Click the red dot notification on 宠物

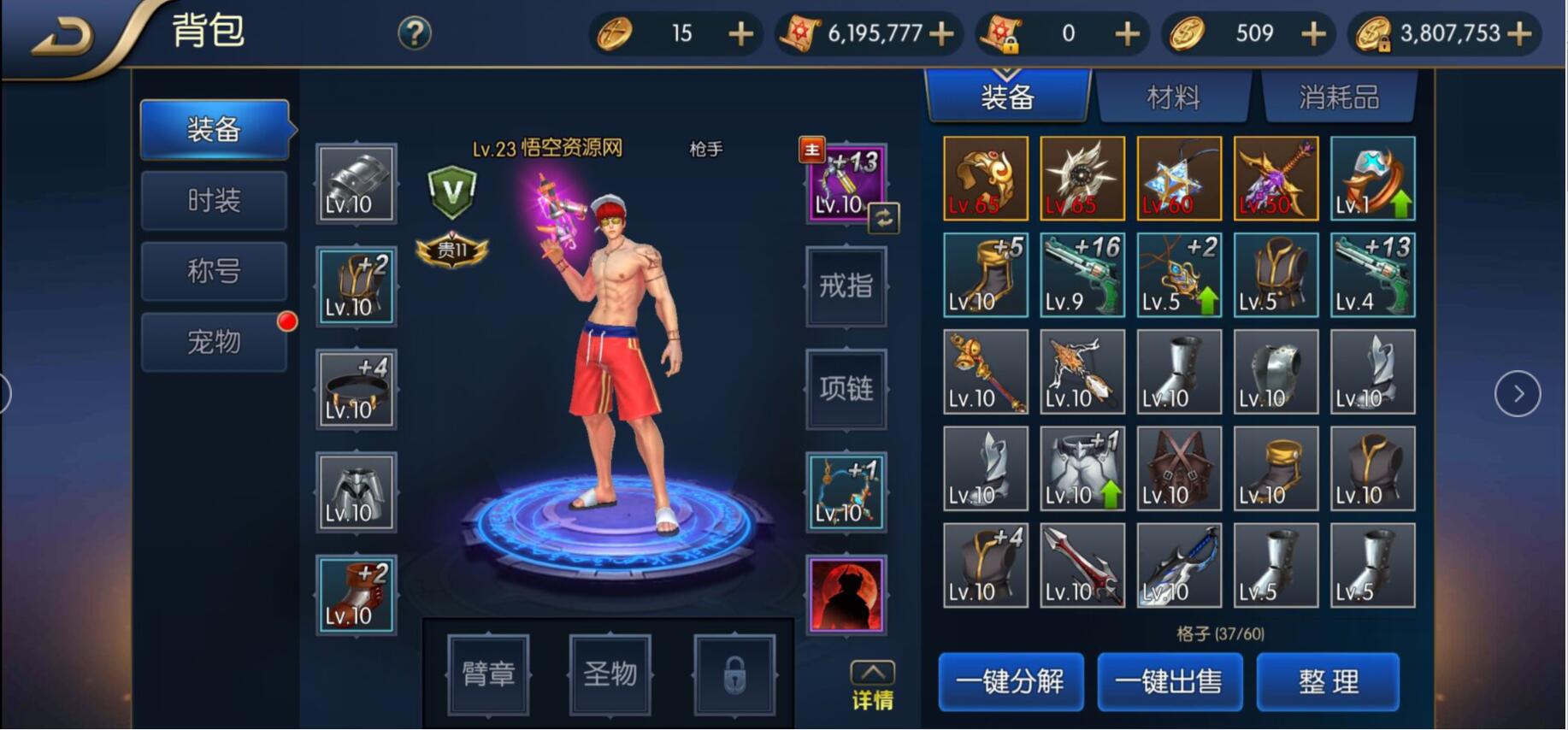[288, 321]
